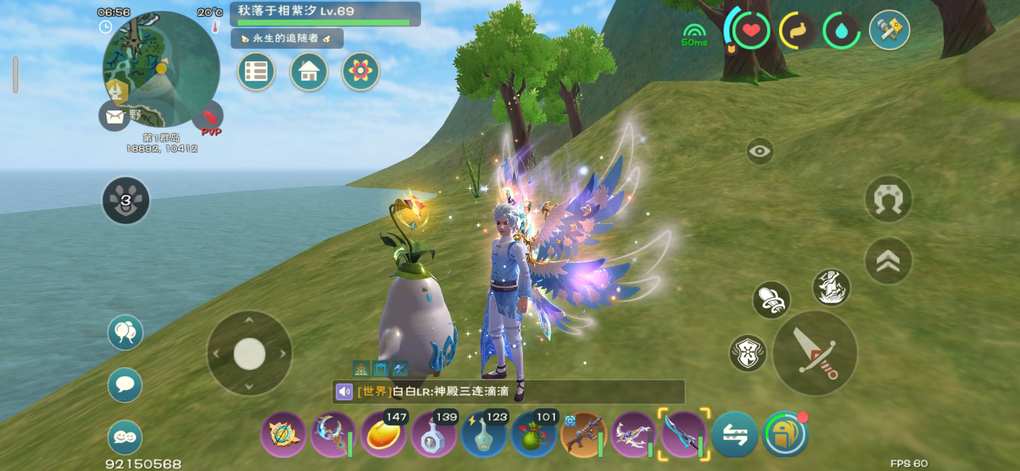Open the circular minimap
The width and height of the screenshot is (1020, 471).
click(x=160, y=68)
